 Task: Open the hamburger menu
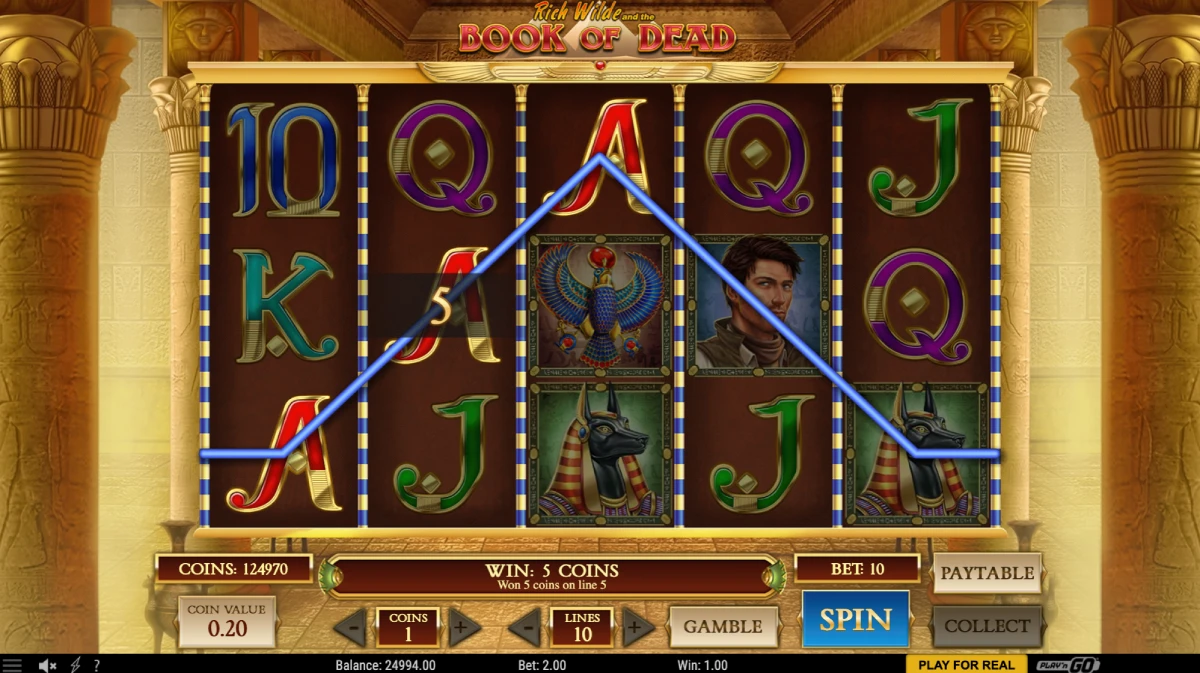coord(12,665)
